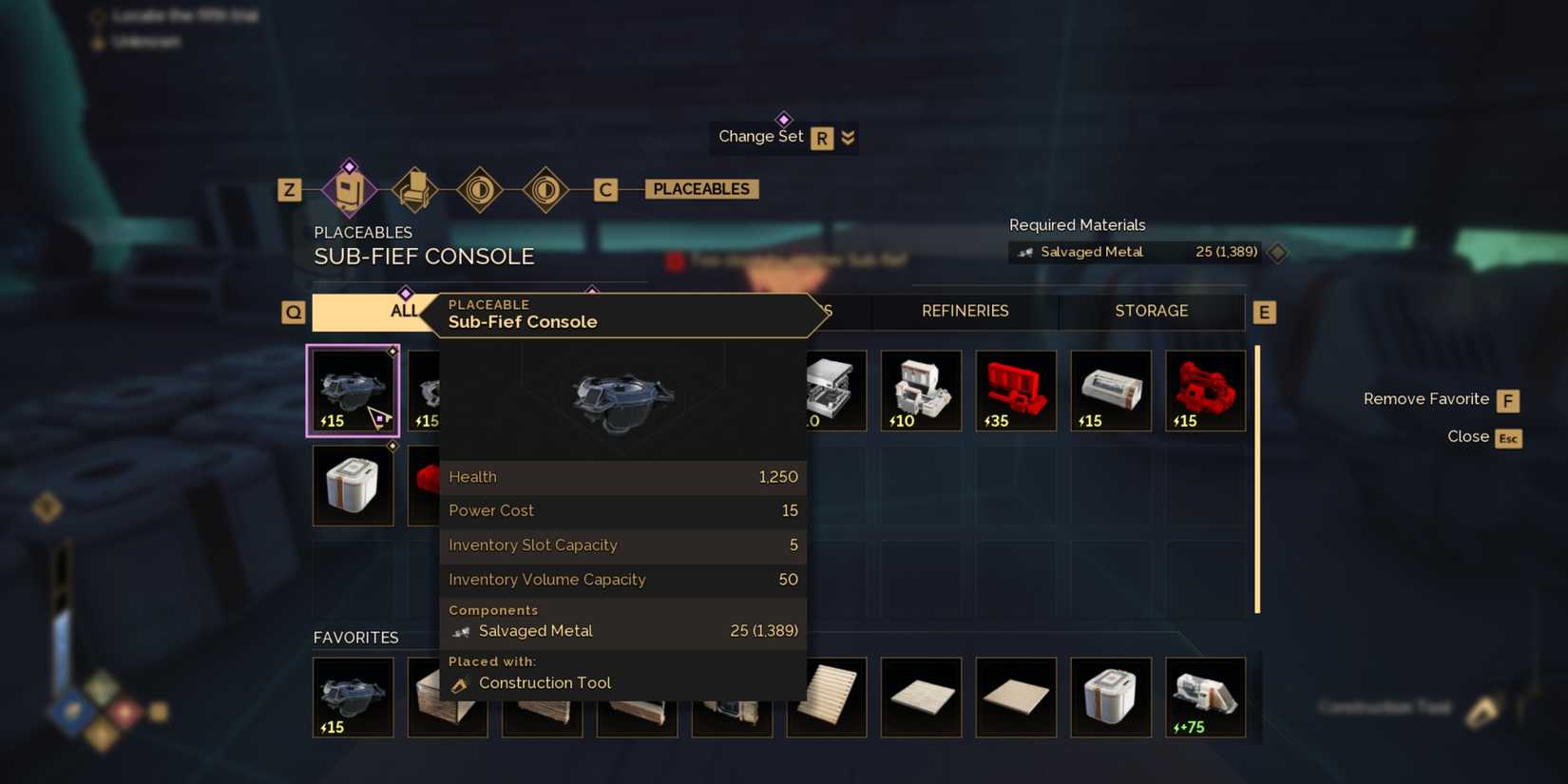Select the red conveyor placeable costing 35 power

pos(1015,390)
